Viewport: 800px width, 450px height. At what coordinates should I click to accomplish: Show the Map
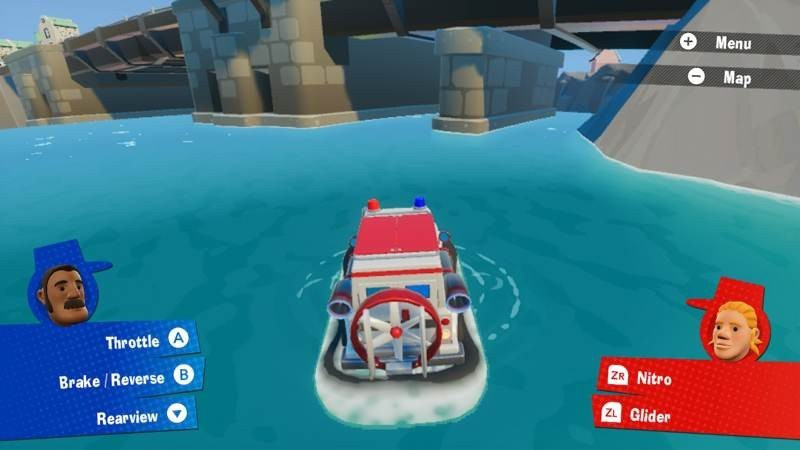click(735, 77)
